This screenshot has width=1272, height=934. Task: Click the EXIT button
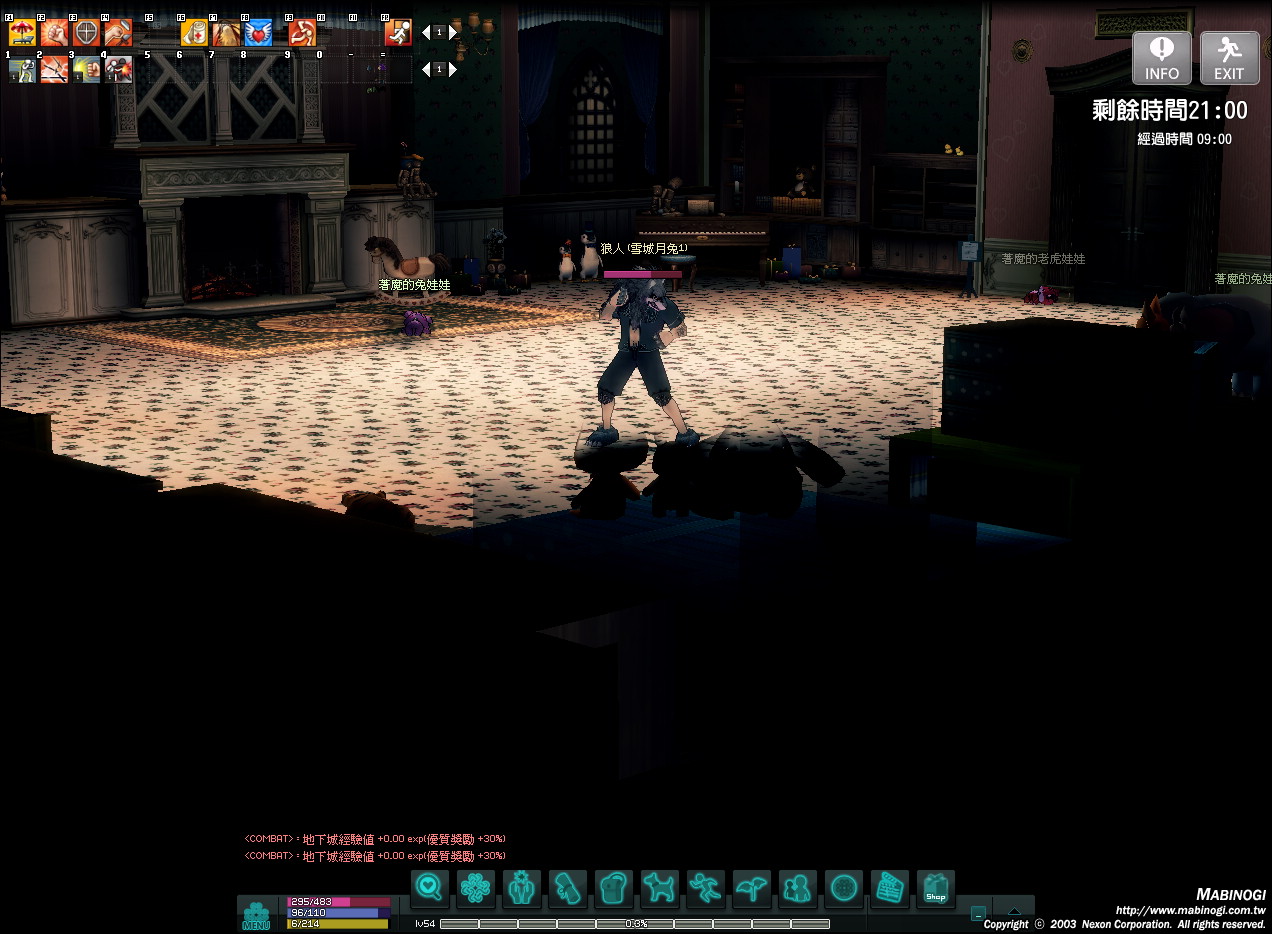point(1229,58)
